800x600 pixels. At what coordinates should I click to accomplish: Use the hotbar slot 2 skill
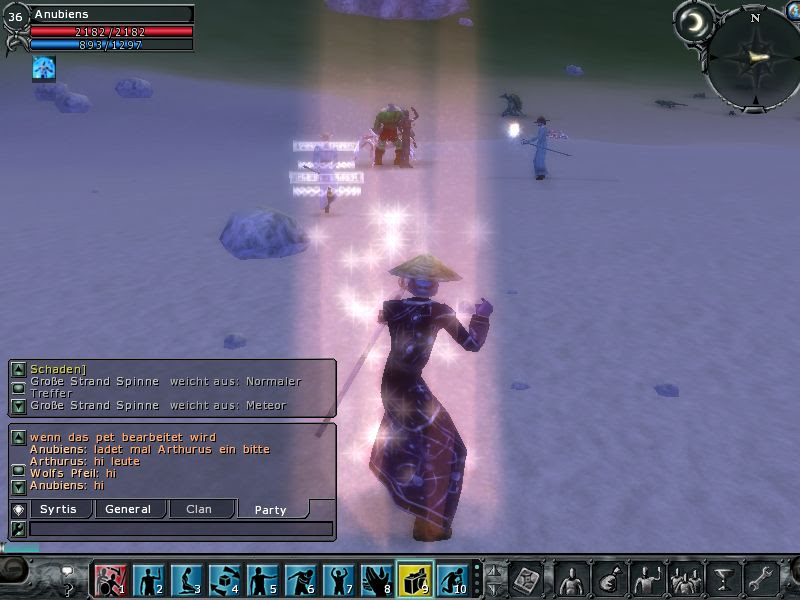point(148,580)
